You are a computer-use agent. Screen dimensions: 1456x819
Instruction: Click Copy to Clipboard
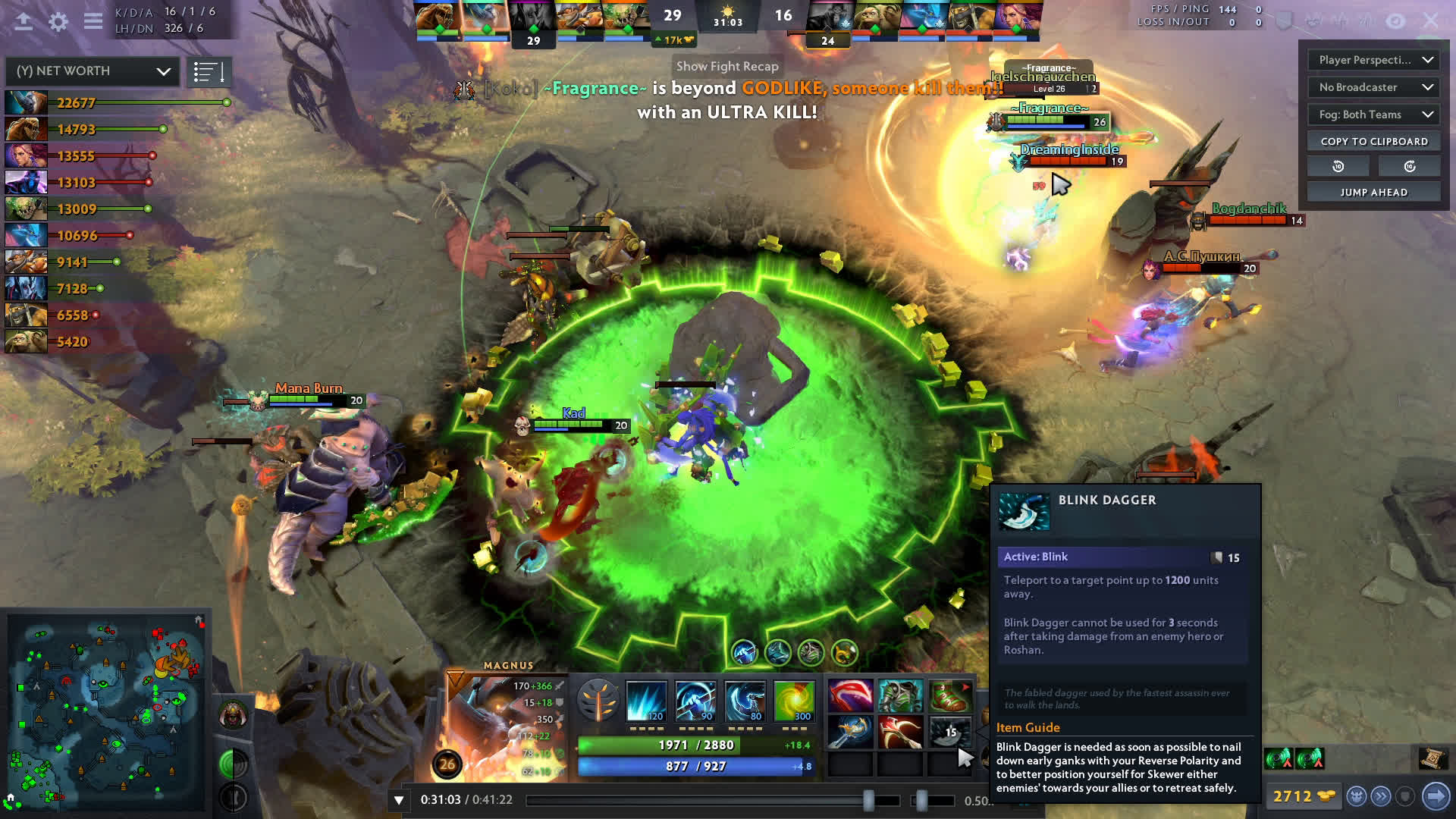(x=1374, y=142)
